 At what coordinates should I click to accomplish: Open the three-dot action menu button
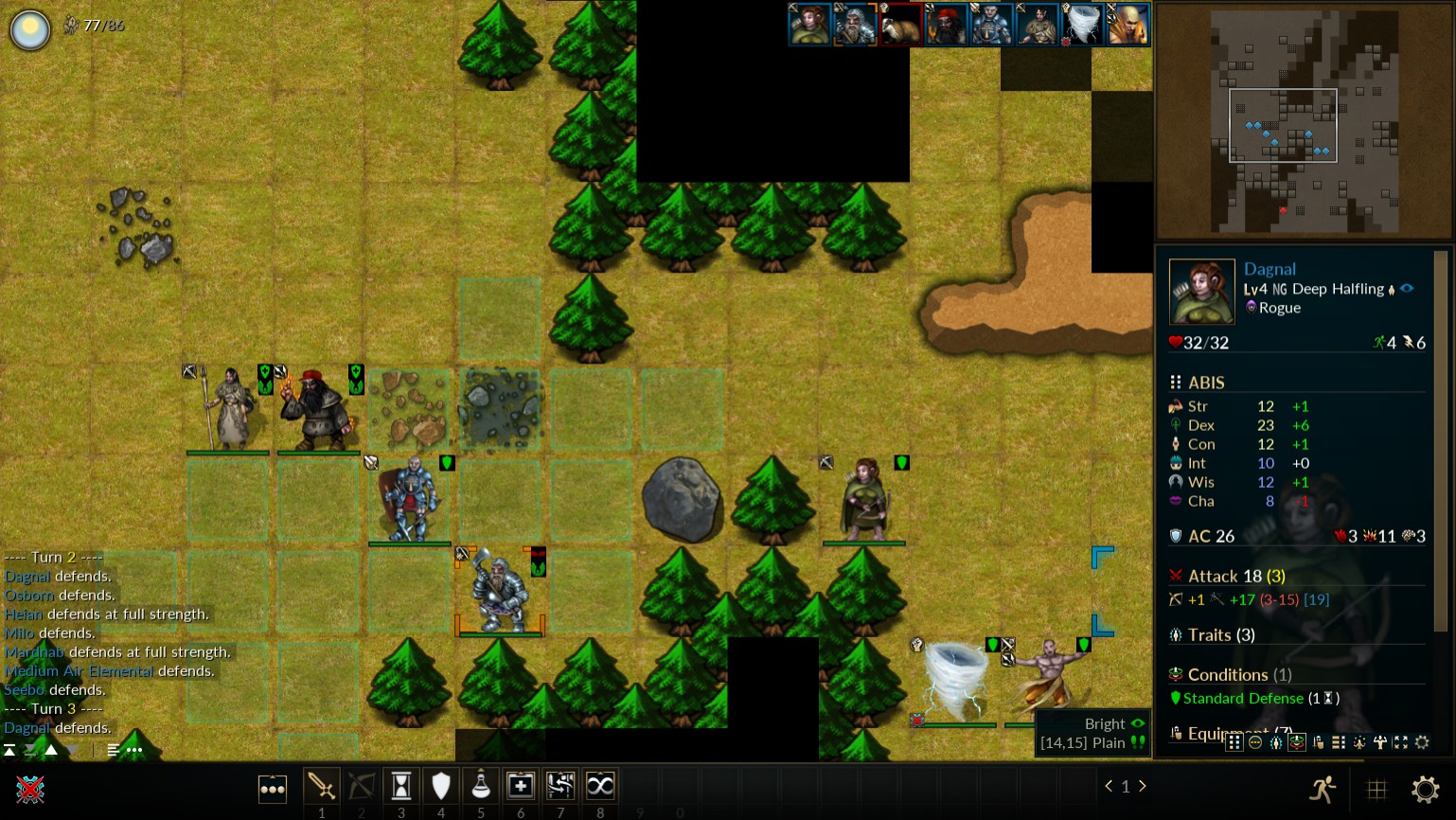coord(273,788)
